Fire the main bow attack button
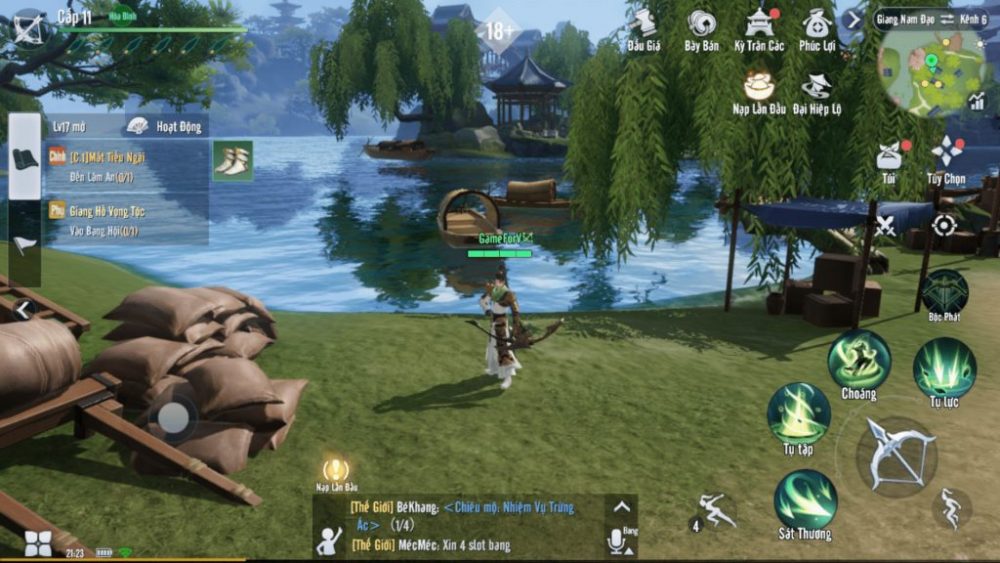 pyautogui.click(x=897, y=455)
